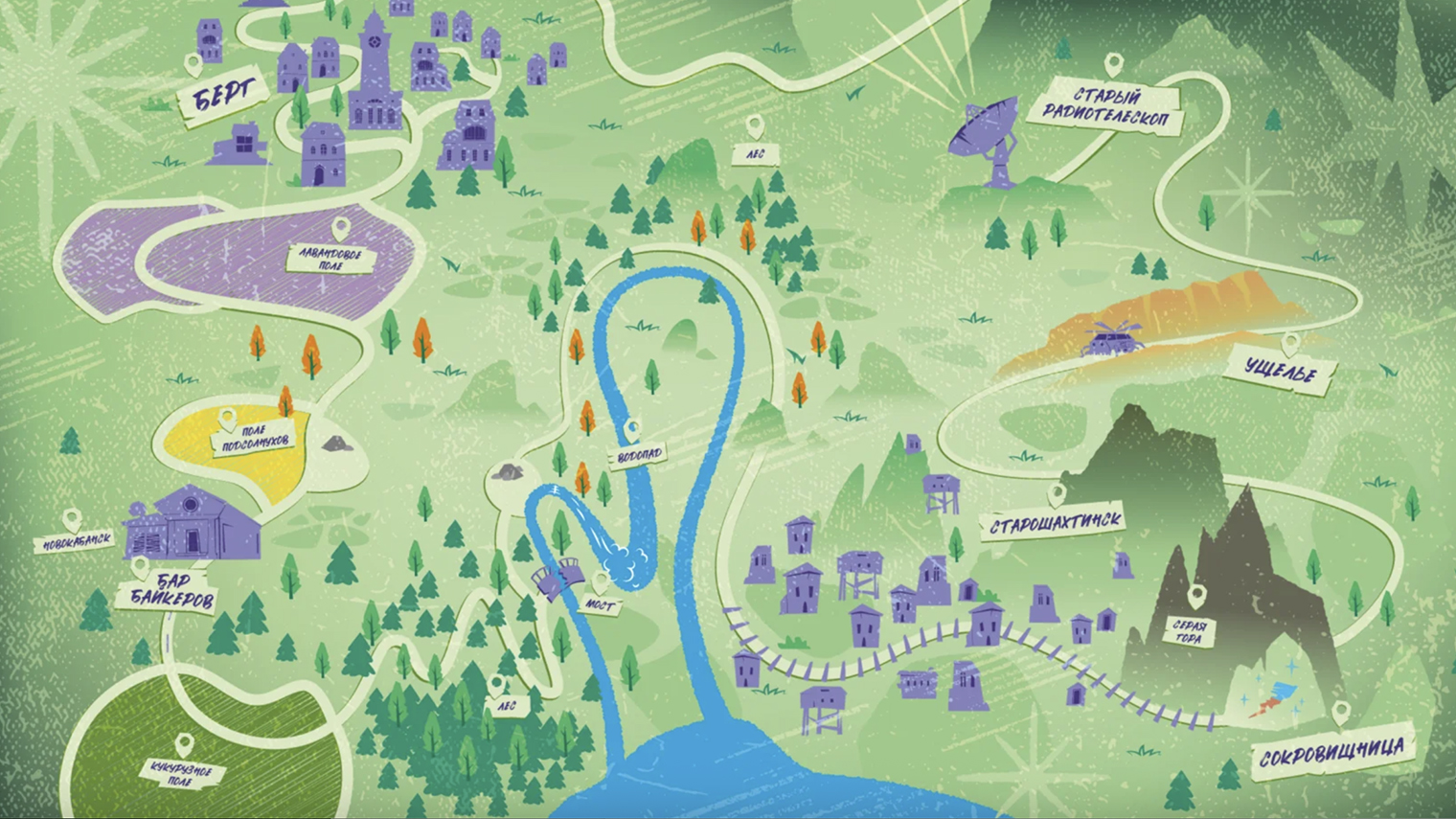
Task: Choose the Водопад location label
Action: coord(639,455)
